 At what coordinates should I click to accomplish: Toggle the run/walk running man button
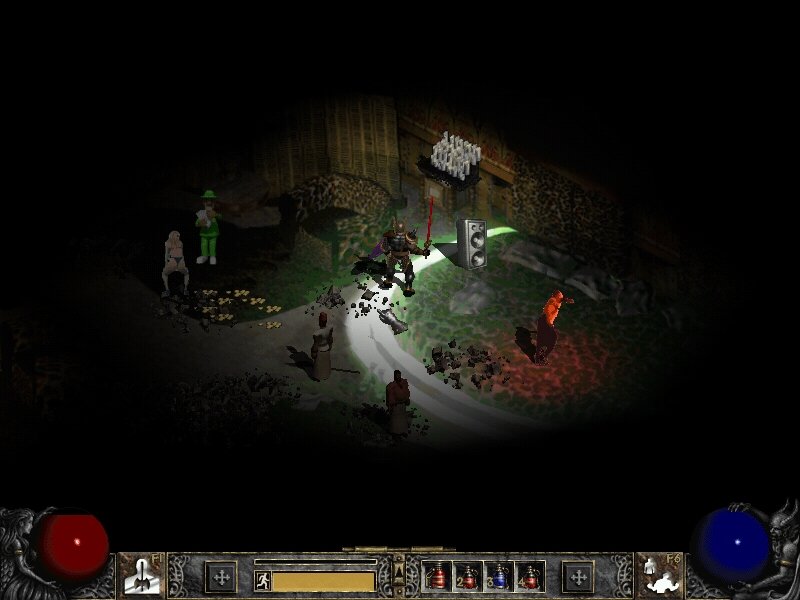(263, 580)
